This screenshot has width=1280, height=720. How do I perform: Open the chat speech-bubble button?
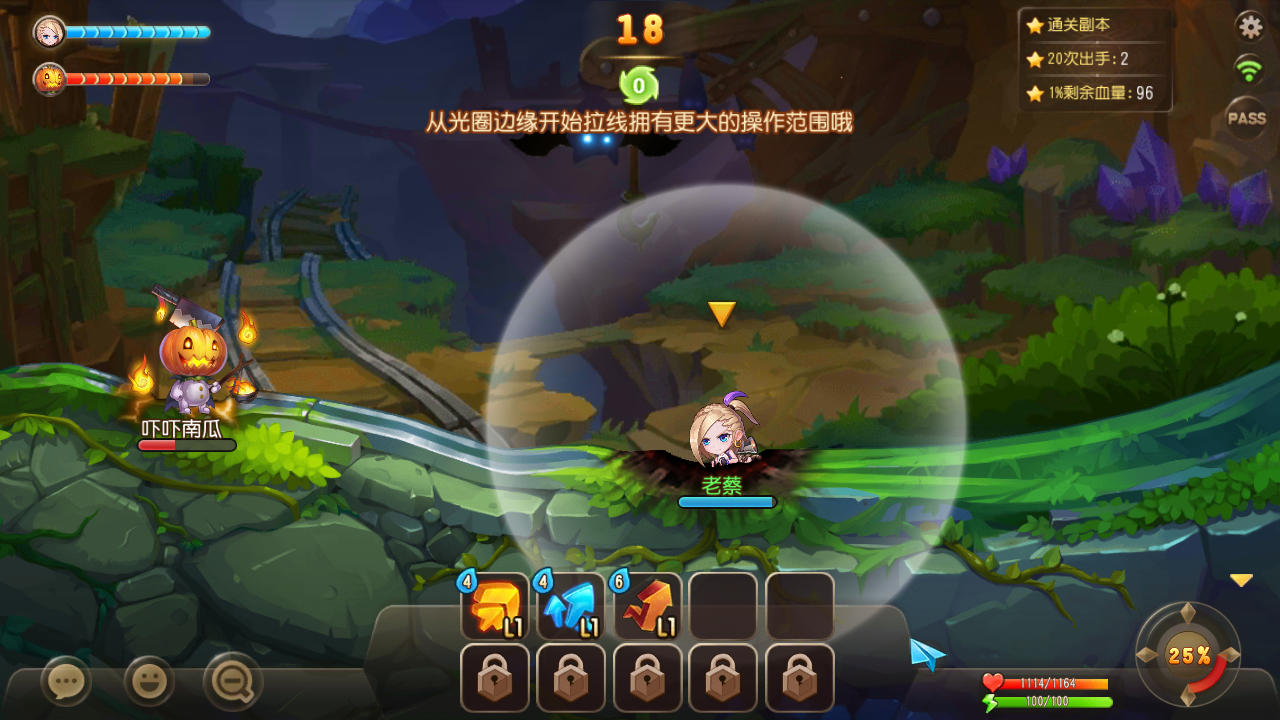click(x=67, y=683)
